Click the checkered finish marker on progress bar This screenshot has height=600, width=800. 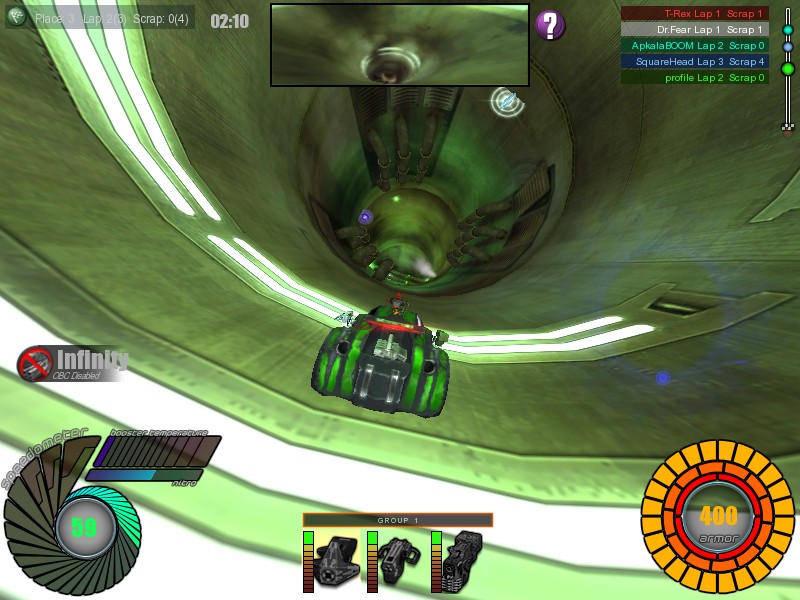[788, 127]
